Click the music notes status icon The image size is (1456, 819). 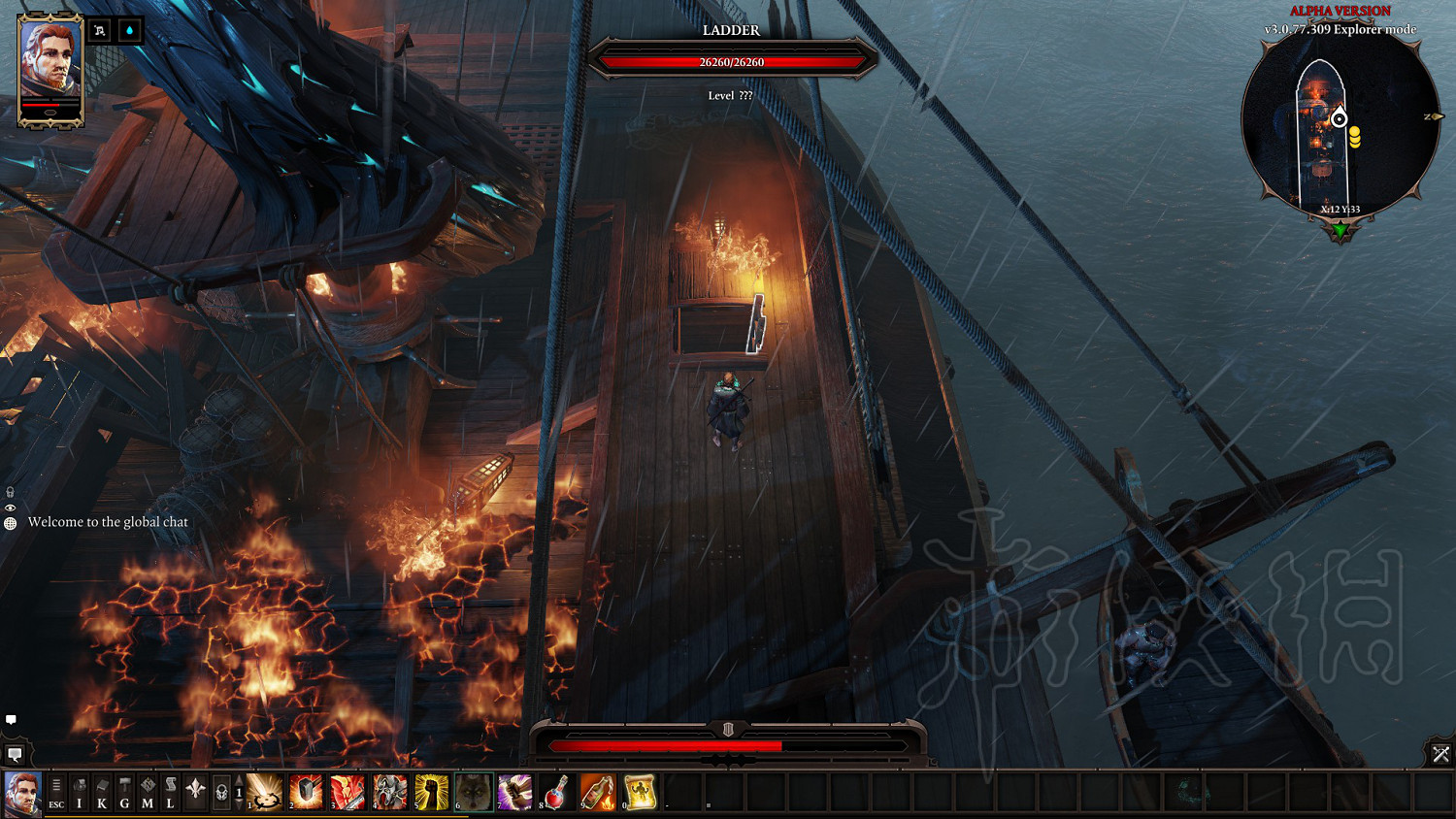coord(100,31)
